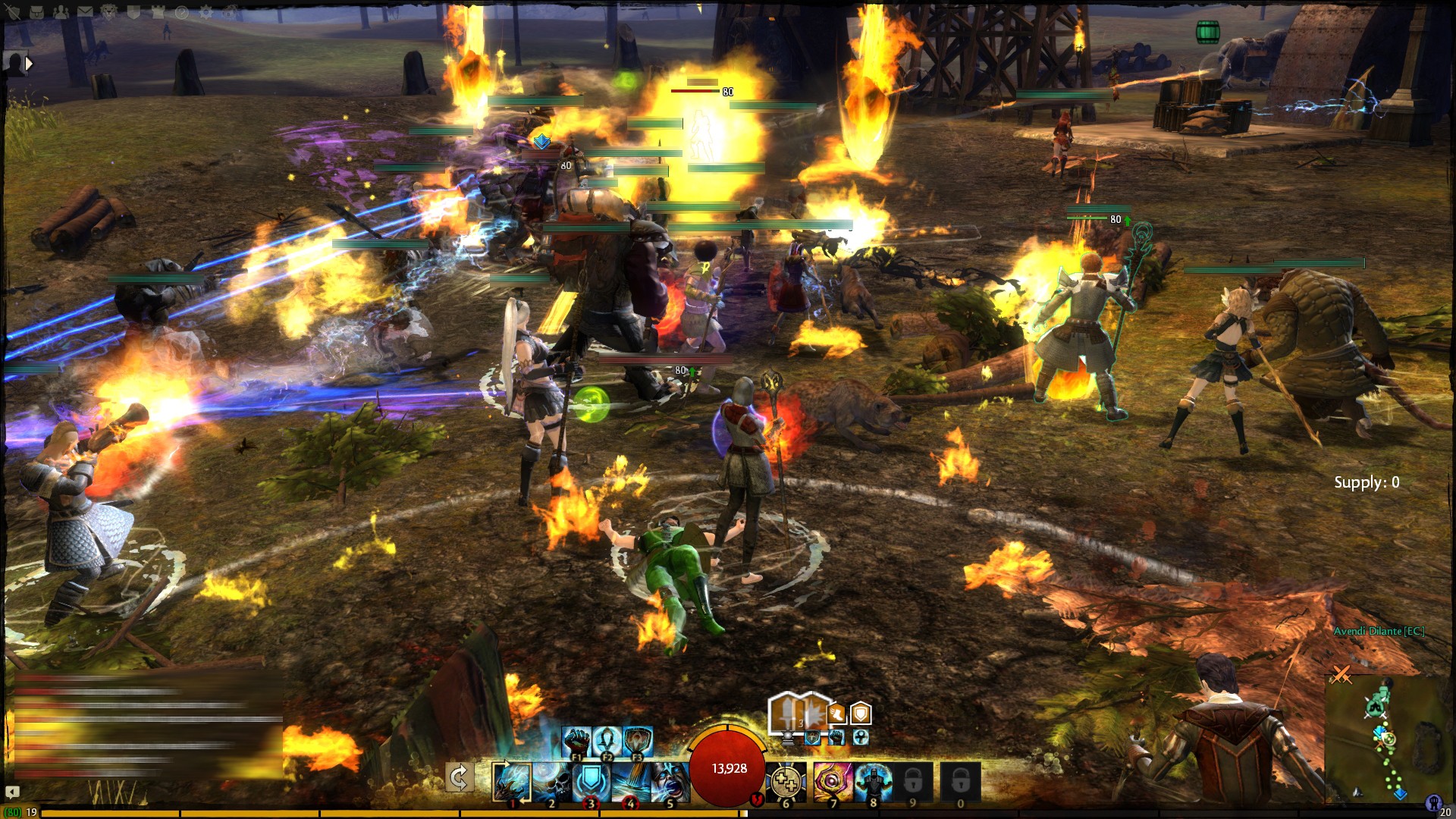Open the inventory bag icon

[37, 13]
